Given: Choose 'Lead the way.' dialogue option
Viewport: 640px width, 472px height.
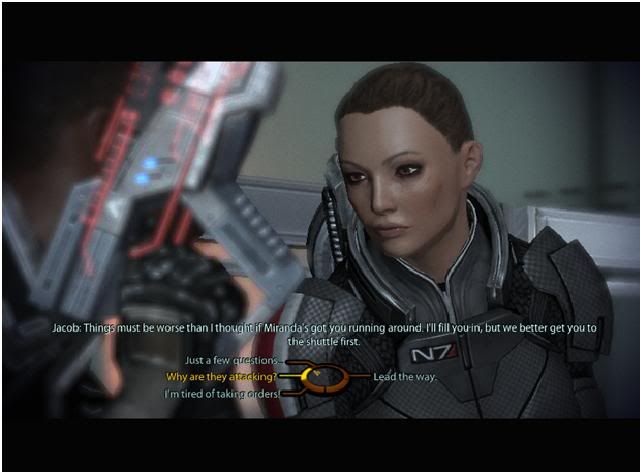Looking at the screenshot, I should pos(403,377).
